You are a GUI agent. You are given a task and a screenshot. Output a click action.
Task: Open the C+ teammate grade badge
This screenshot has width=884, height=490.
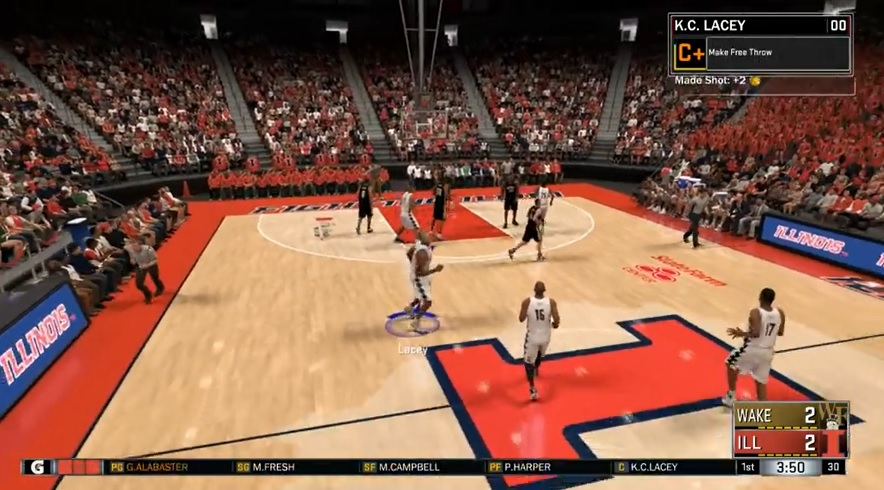[x=688, y=53]
